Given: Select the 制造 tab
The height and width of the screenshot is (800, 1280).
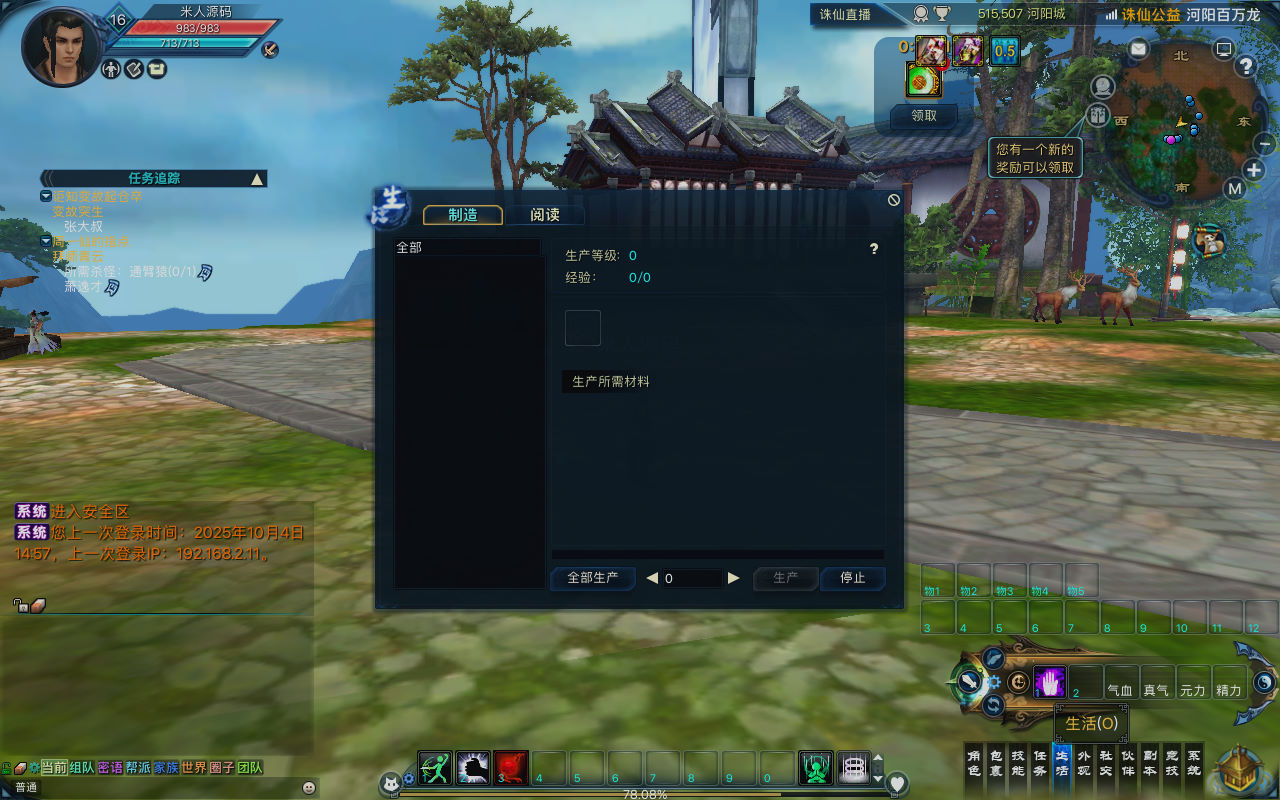Looking at the screenshot, I should click(x=462, y=215).
